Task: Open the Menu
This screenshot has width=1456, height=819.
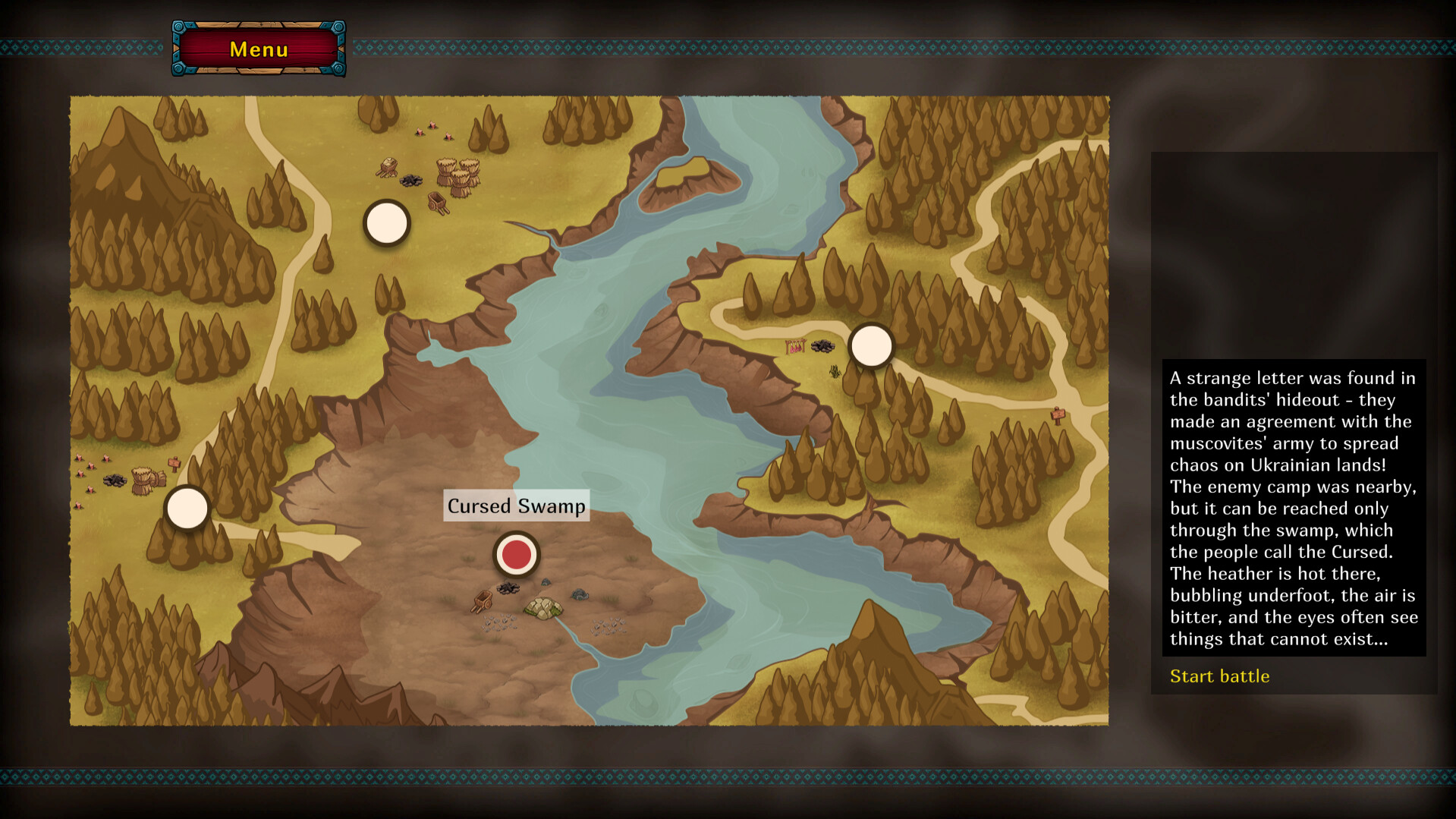Action: (259, 49)
